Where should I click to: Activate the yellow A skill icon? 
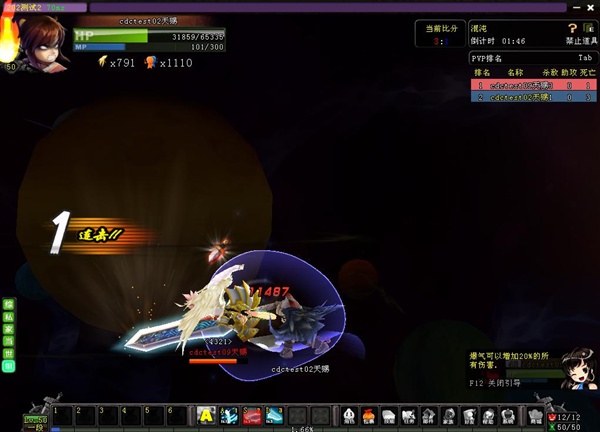click(206, 415)
